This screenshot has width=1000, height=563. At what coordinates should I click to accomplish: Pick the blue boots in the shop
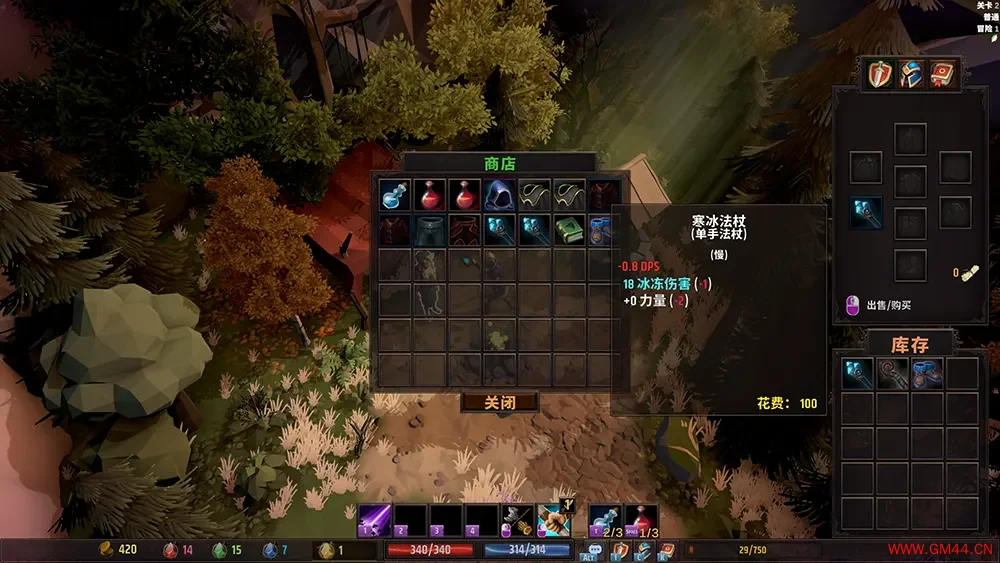click(602, 230)
